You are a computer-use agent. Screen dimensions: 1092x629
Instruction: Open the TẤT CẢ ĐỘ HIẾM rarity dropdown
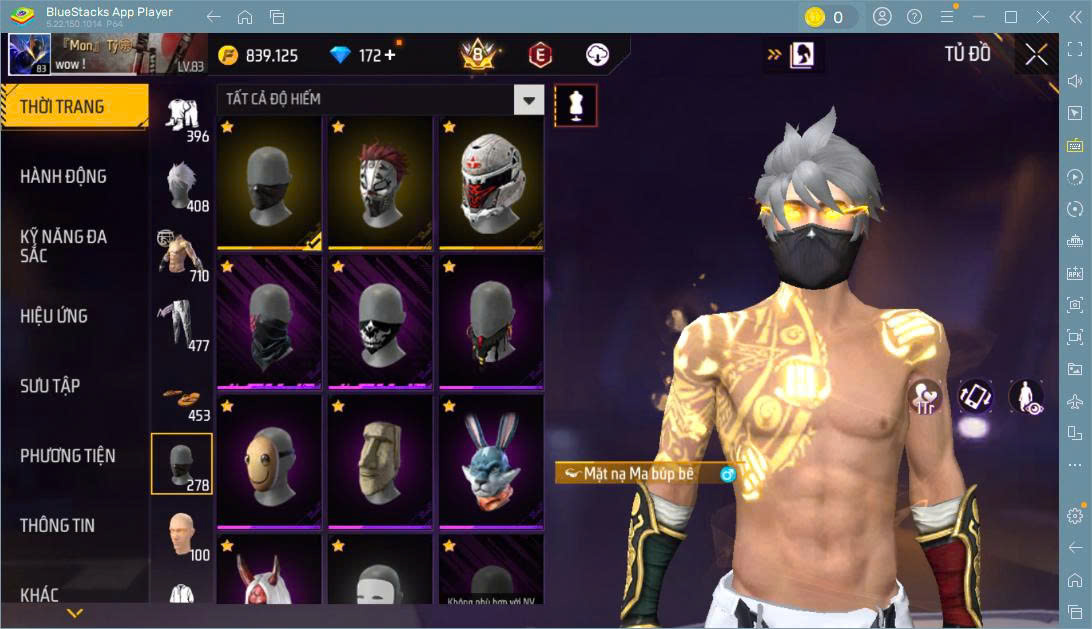click(x=529, y=99)
